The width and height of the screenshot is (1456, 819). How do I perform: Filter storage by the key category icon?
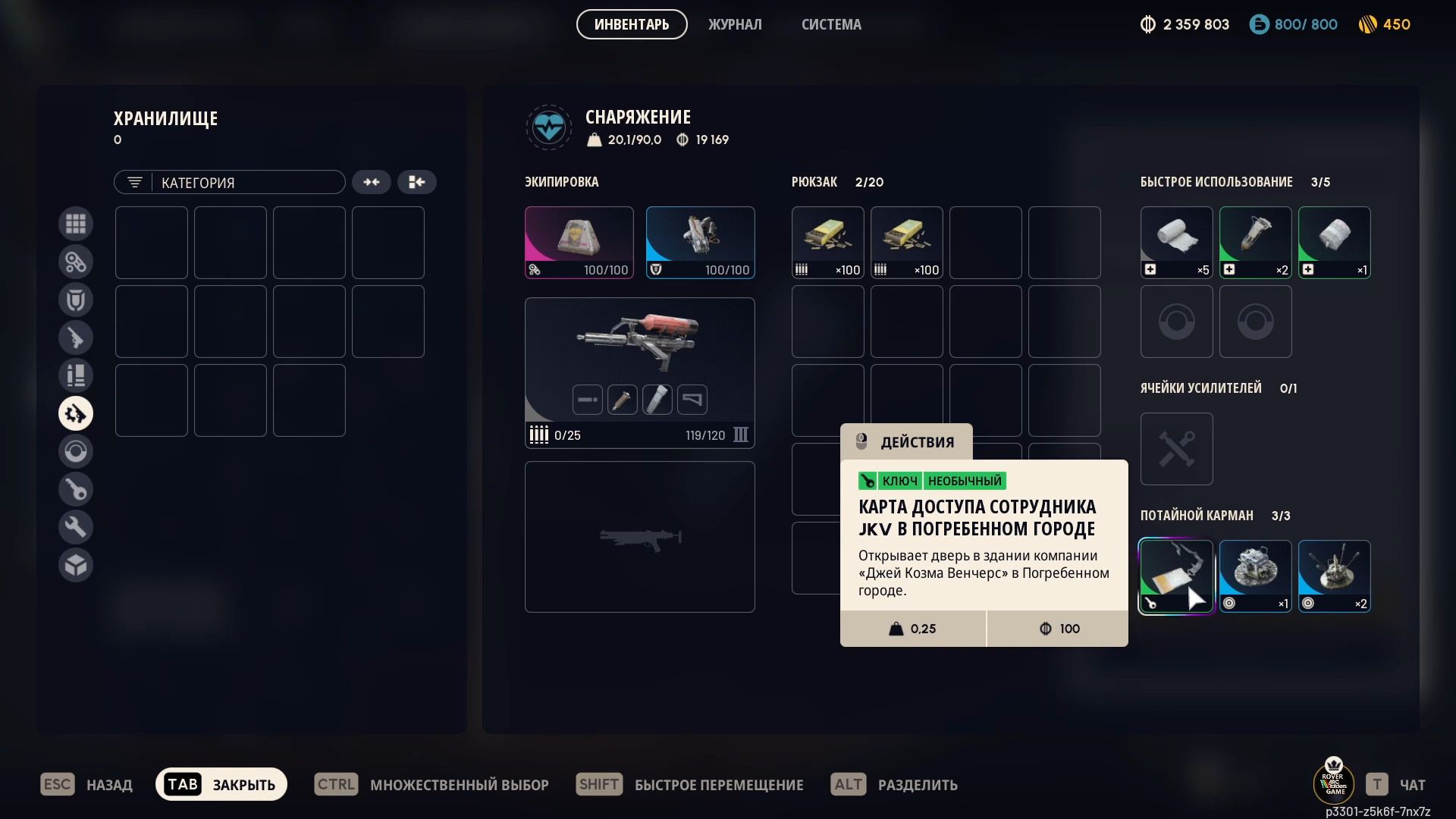pos(76,489)
